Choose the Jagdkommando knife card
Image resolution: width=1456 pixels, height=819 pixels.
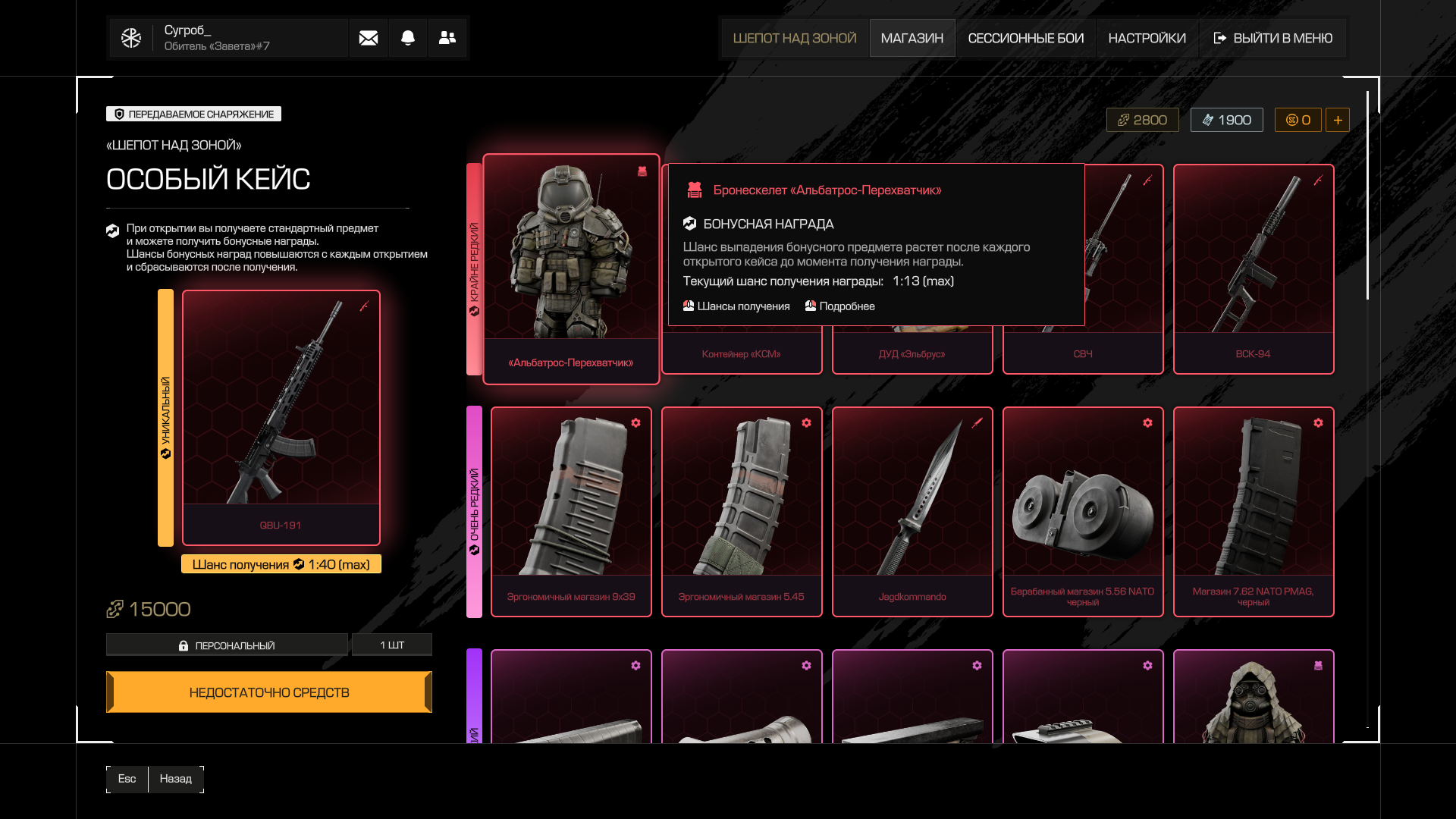click(x=912, y=512)
